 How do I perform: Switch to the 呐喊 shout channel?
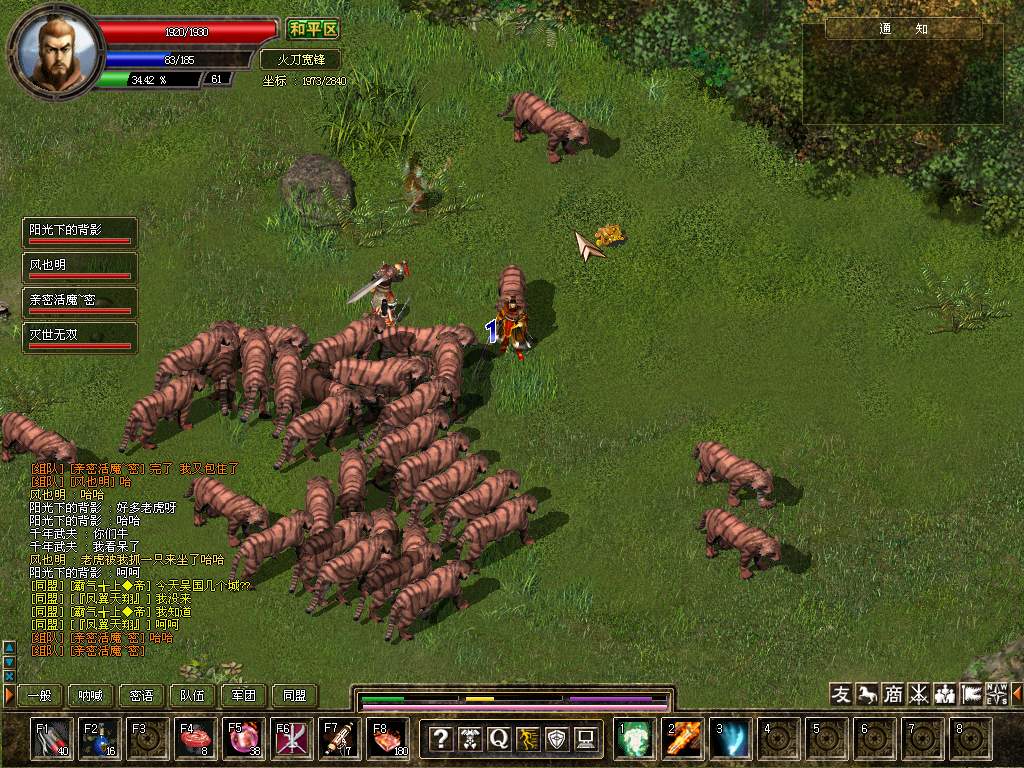pyautogui.click(x=91, y=696)
